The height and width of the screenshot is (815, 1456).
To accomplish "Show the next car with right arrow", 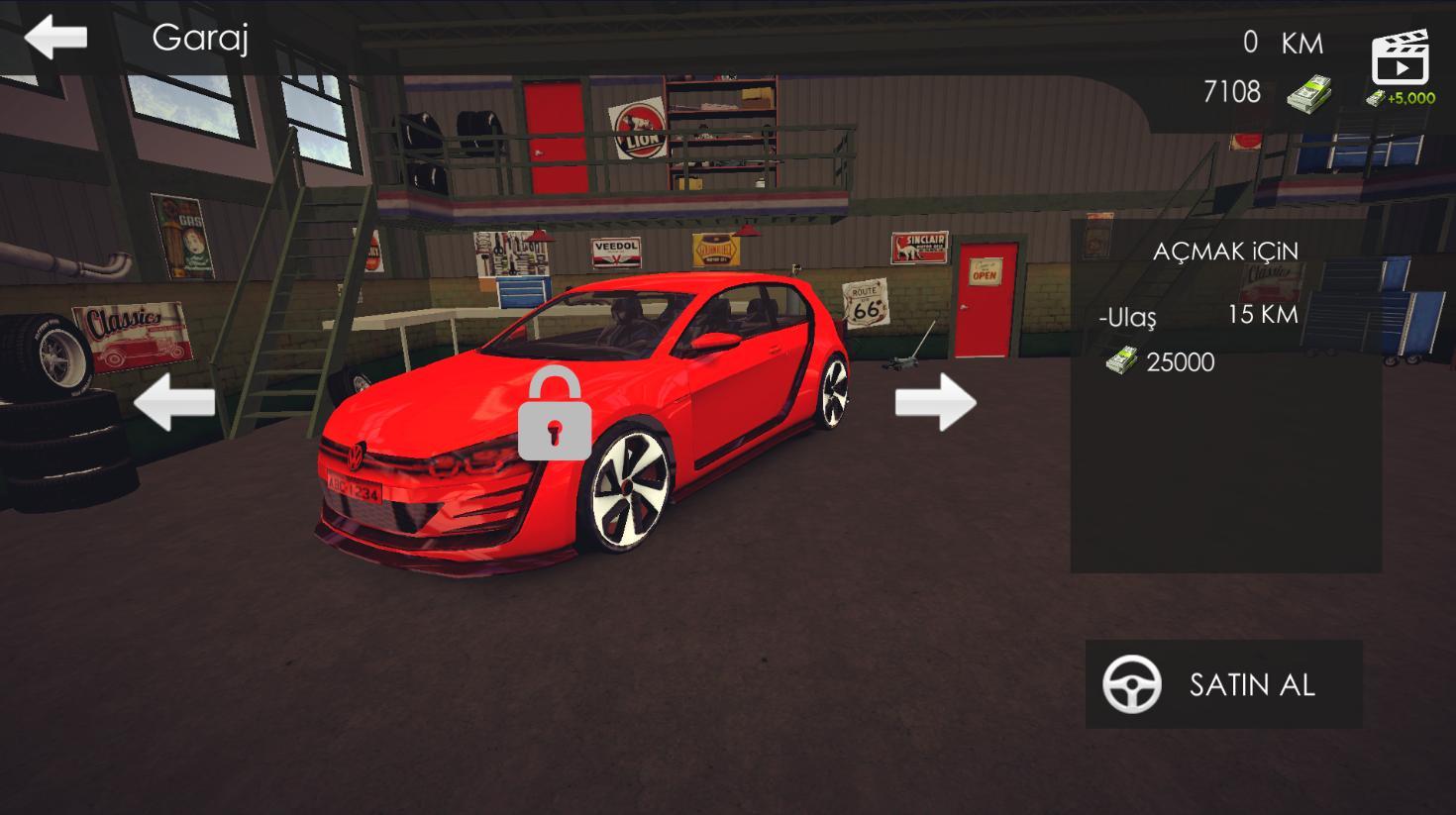I will (935, 402).
